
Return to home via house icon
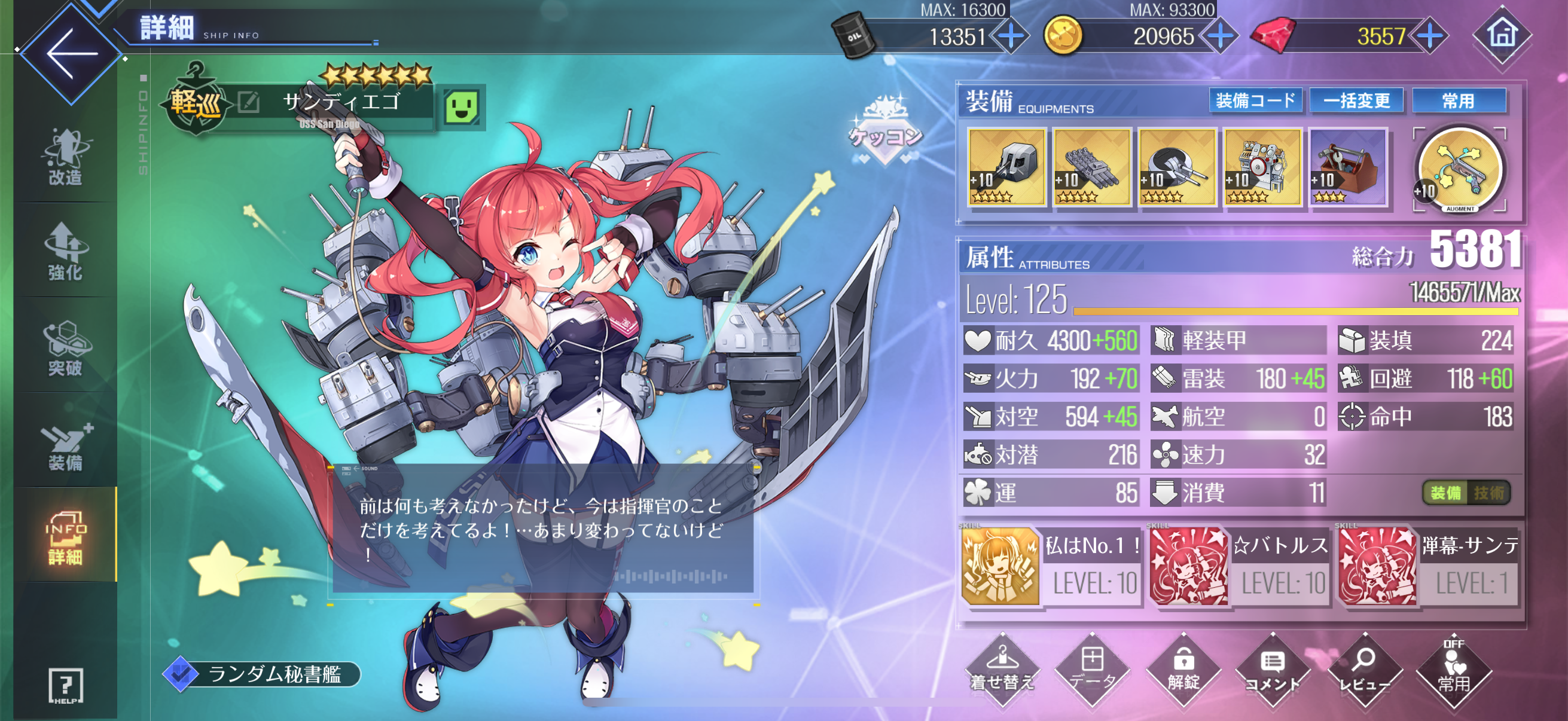pos(1501,35)
